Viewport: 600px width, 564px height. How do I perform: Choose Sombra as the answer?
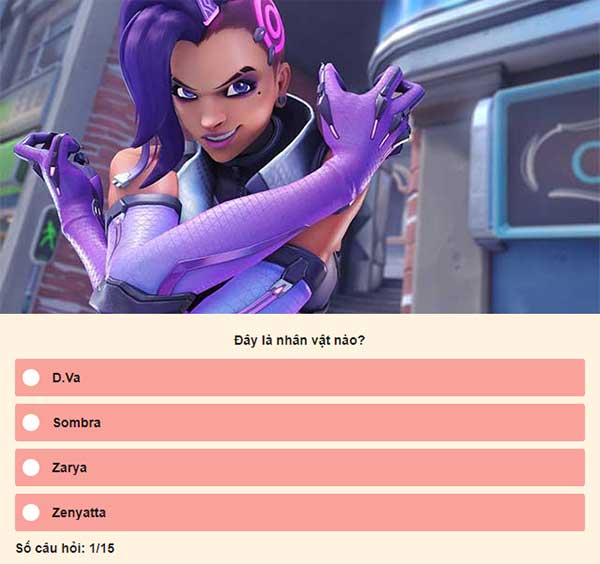pos(31,422)
